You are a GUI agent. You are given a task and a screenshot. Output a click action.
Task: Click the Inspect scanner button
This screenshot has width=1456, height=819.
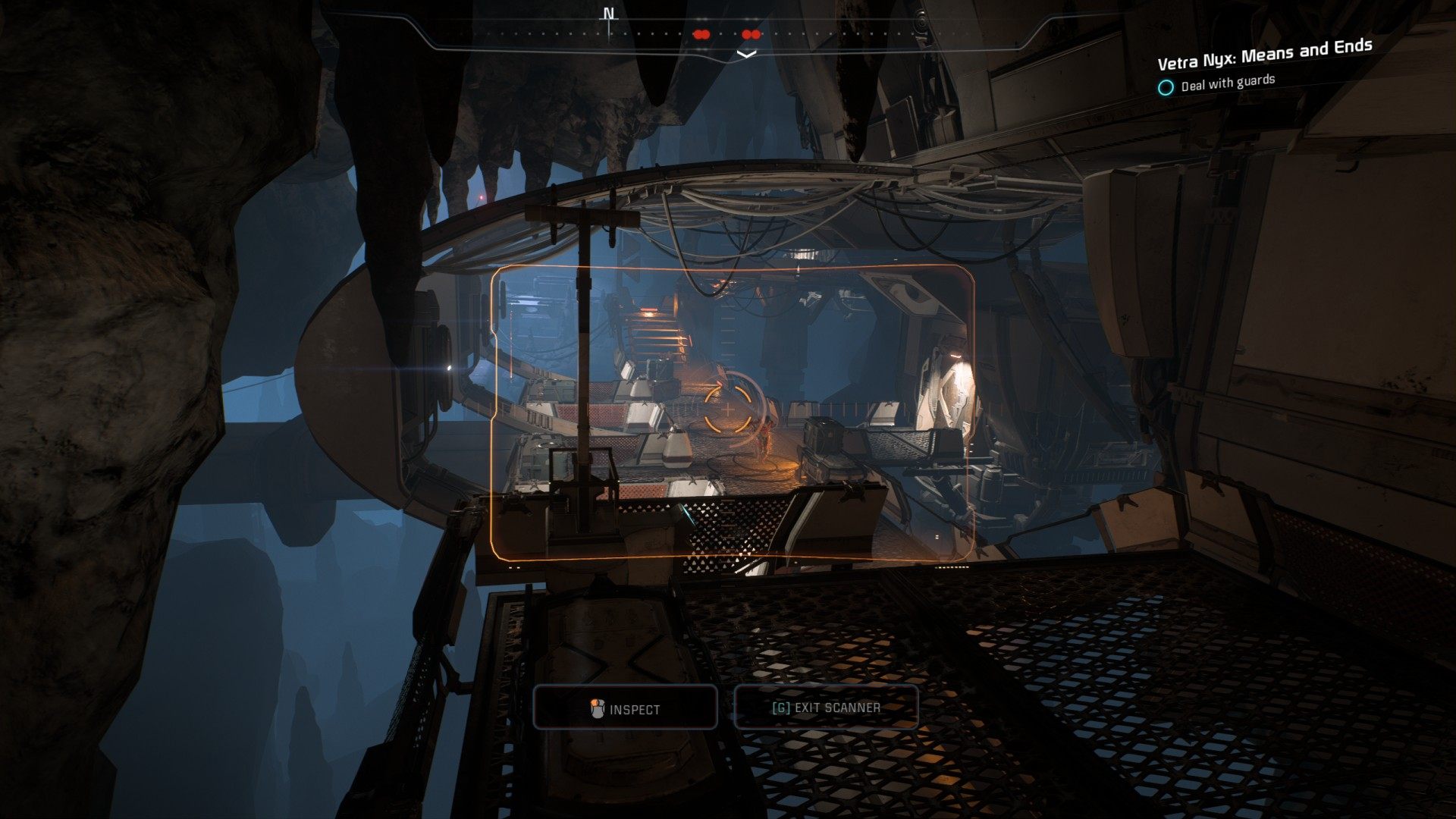tap(626, 708)
